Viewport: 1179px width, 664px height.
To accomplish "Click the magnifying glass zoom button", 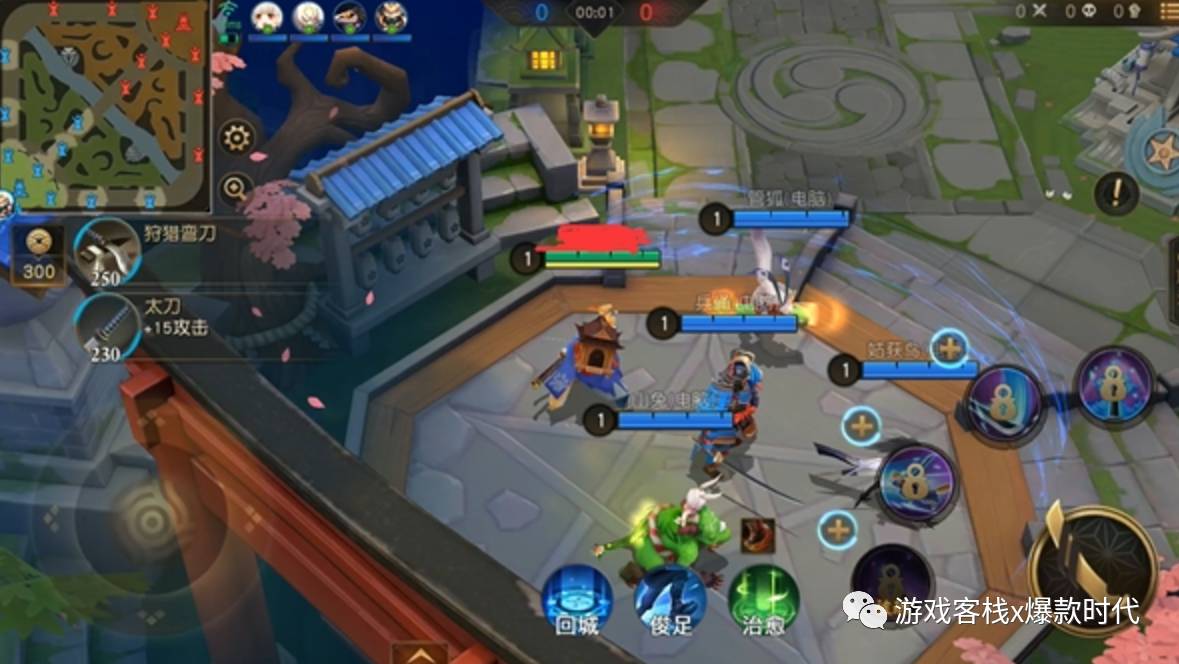I will point(237,187).
